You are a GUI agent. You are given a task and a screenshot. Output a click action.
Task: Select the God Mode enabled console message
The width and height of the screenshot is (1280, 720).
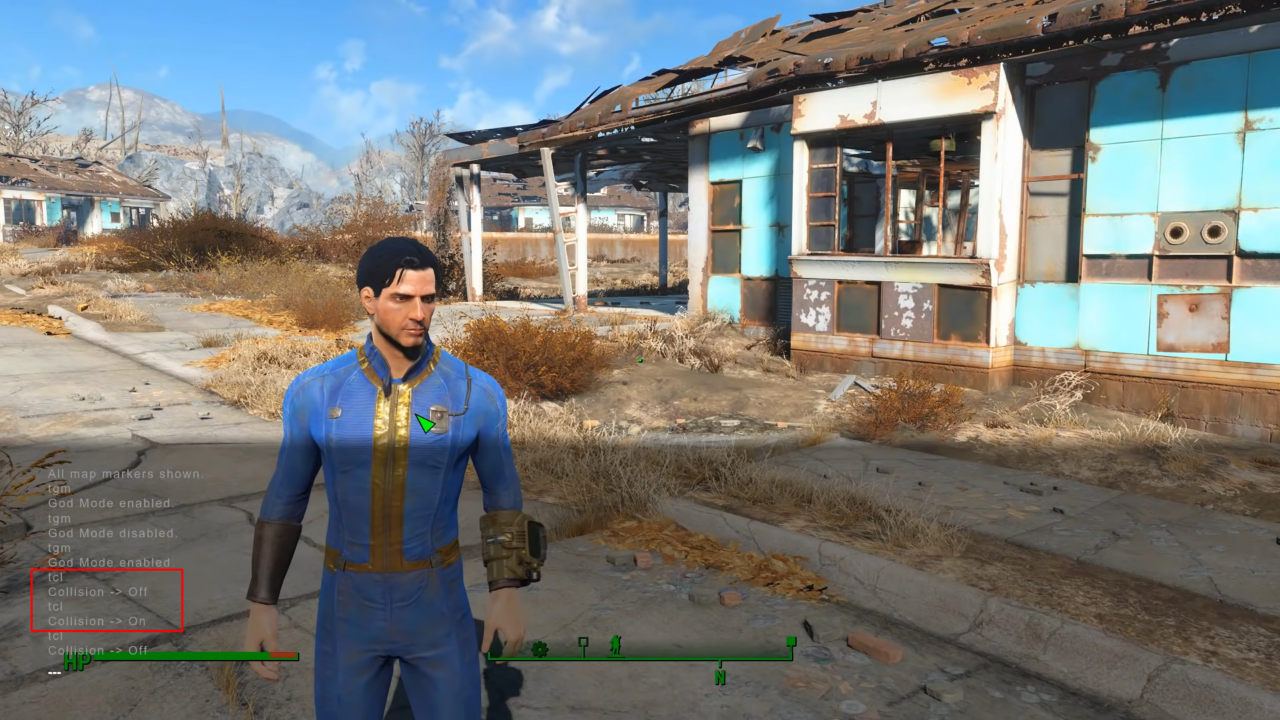[x=110, y=503]
